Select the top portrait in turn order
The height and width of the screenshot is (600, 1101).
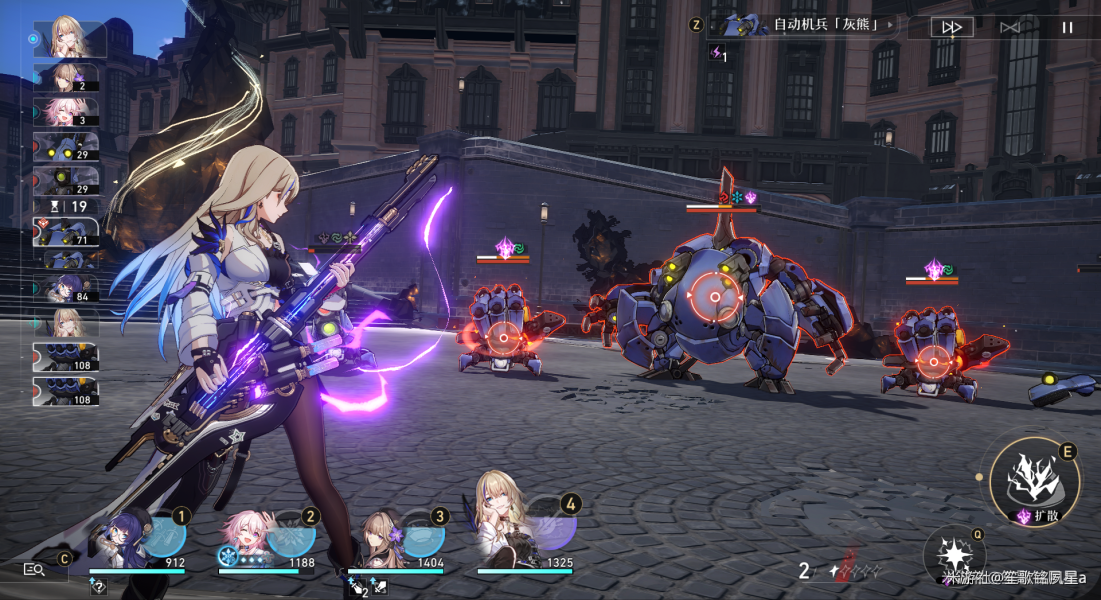pyautogui.click(x=69, y=38)
